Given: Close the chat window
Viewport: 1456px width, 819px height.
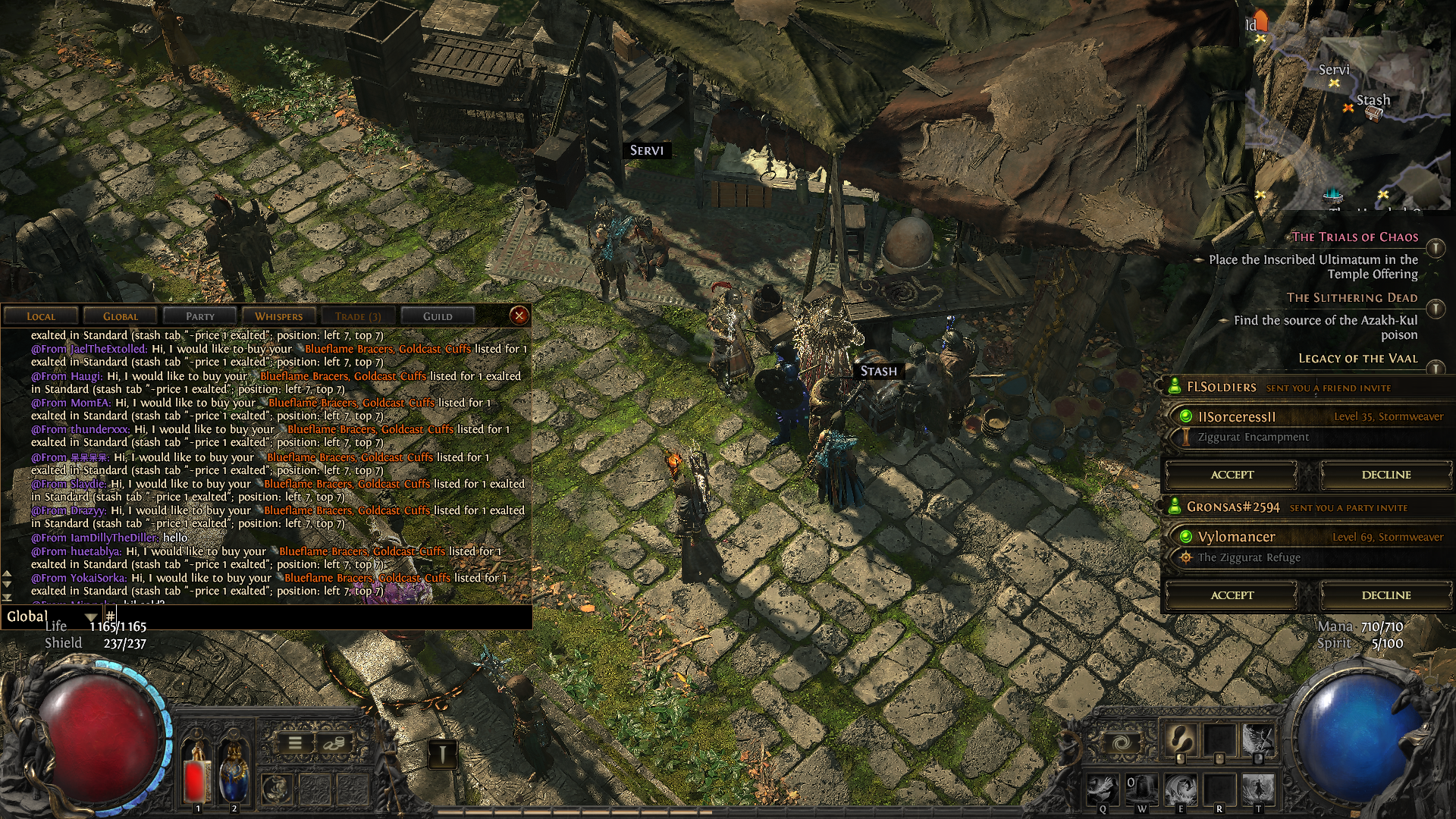Looking at the screenshot, I should coord(519,315).
